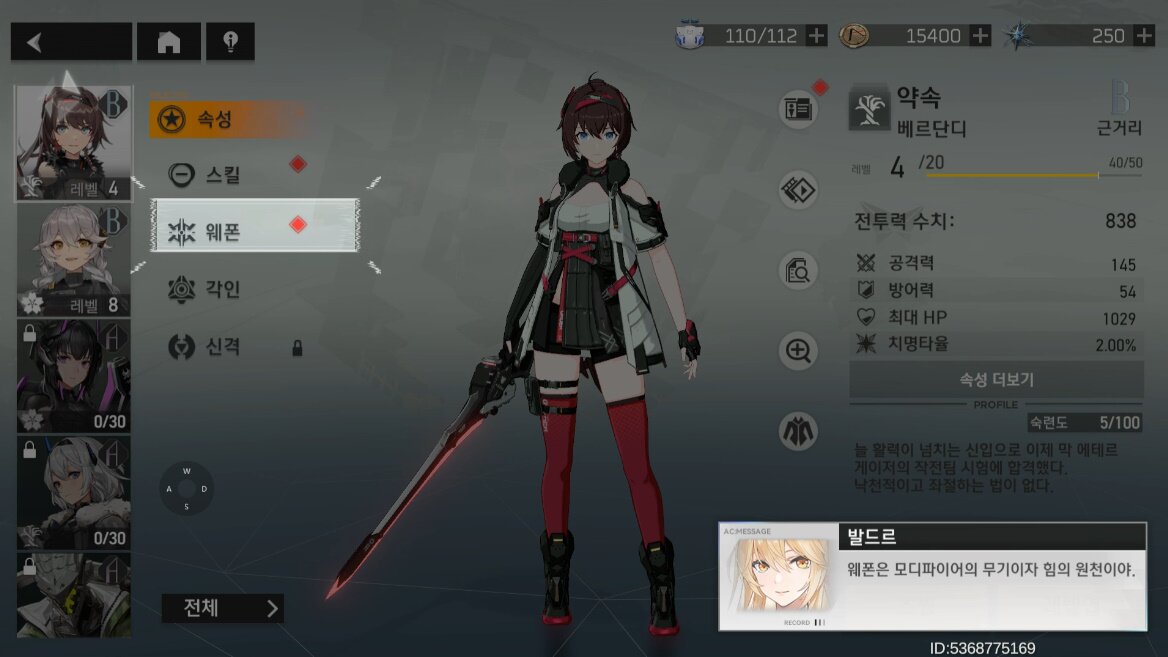Viewport: 1168px width, 657px height.
Task: Open the 전체 filter button
Action: (x=222, y=608)
